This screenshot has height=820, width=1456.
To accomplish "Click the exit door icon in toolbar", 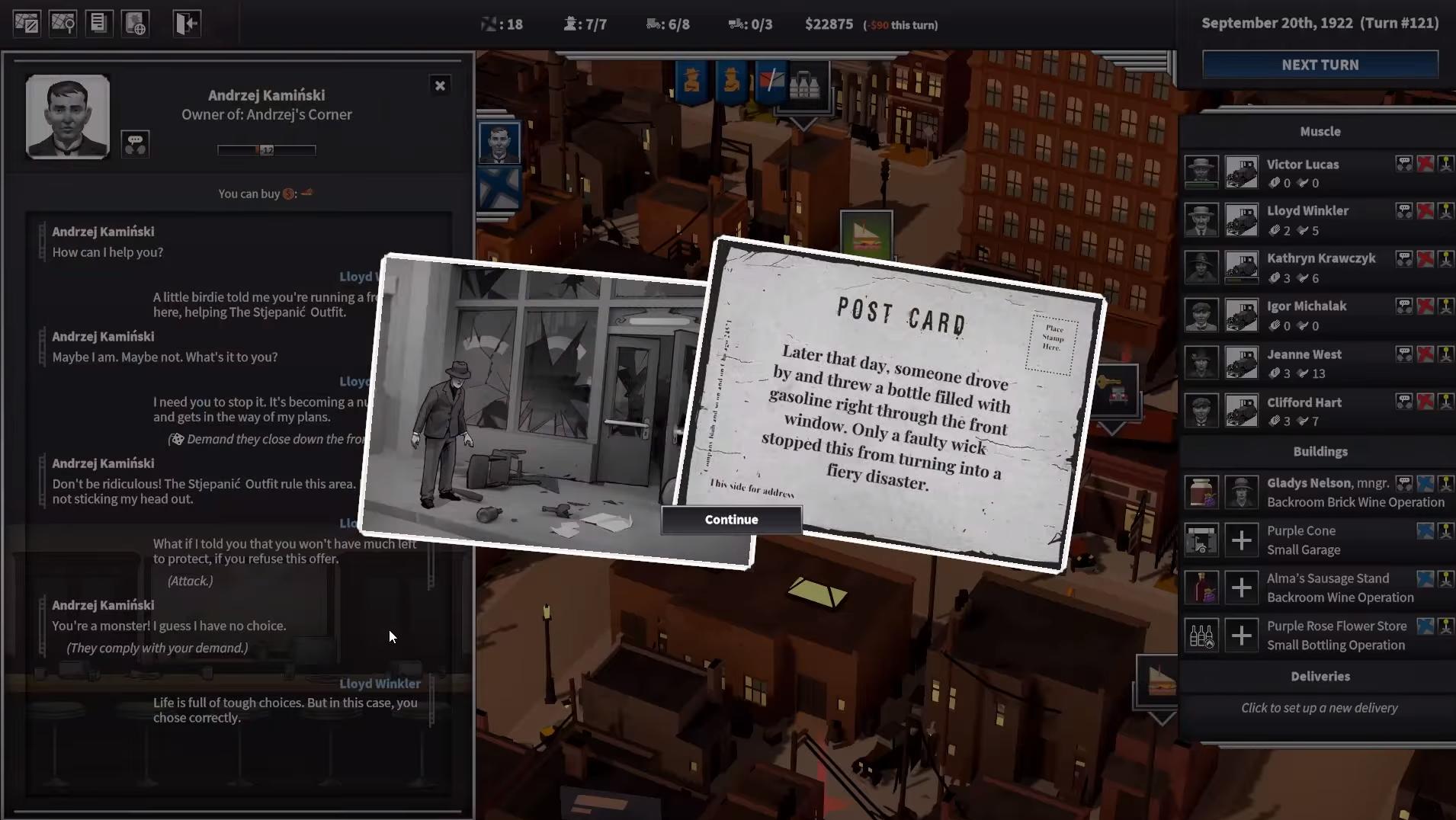I will tap(187, 24).
